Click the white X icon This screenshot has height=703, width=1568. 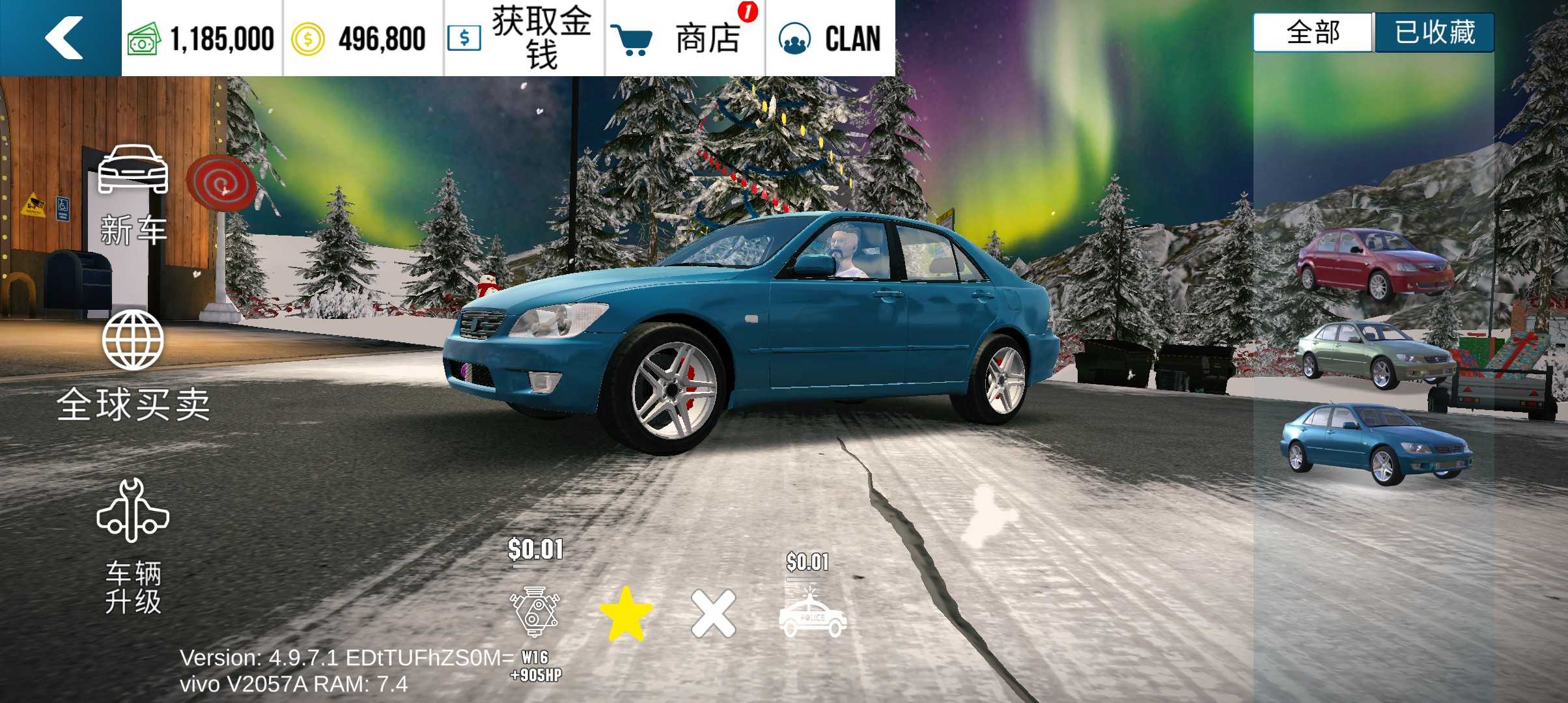click(713, 613)
